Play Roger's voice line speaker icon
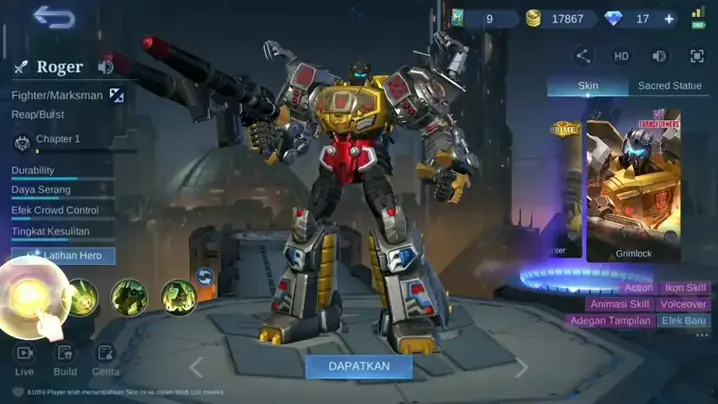 (x=105, y=67)
